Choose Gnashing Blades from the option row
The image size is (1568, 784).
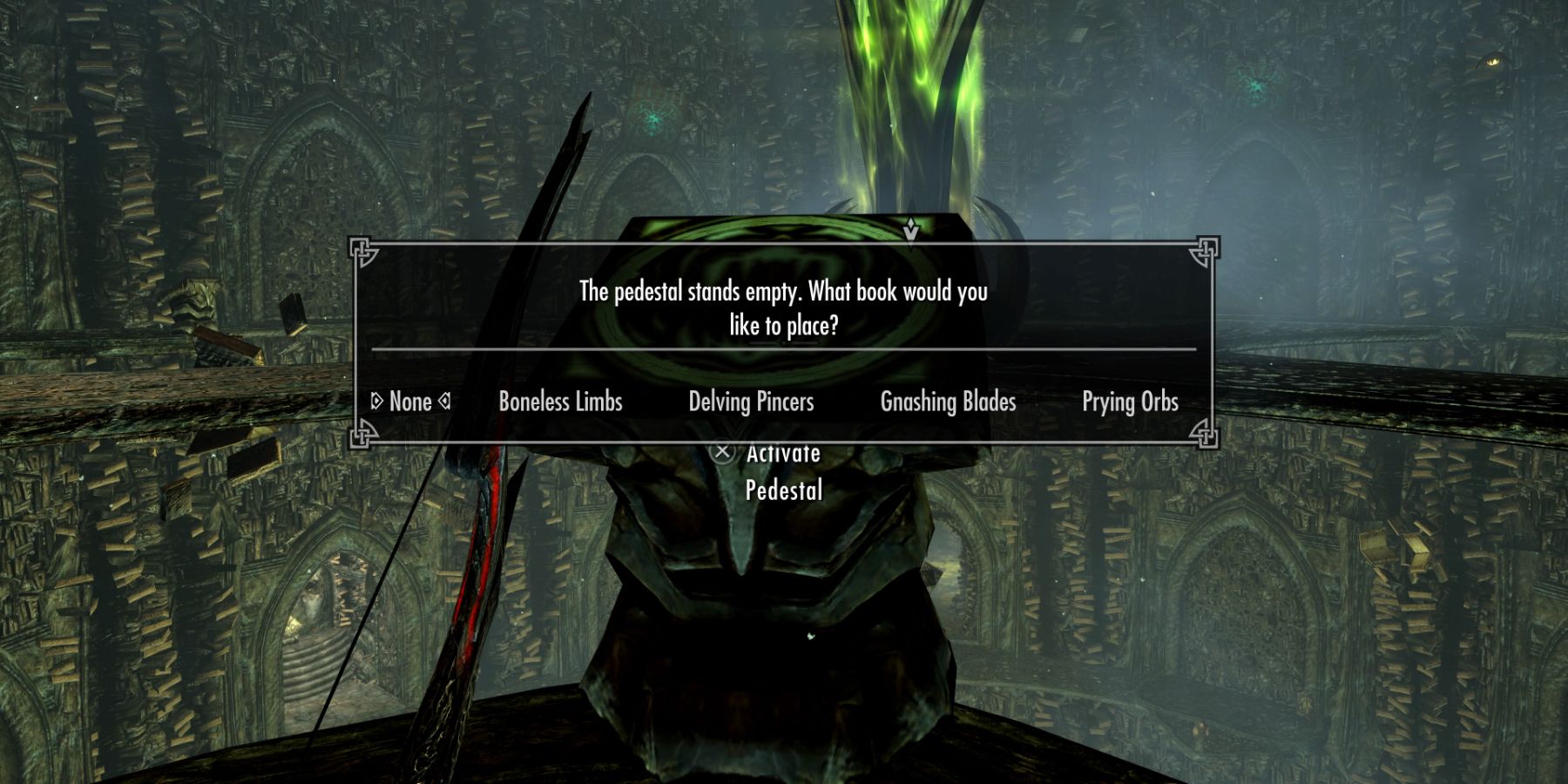947,402
